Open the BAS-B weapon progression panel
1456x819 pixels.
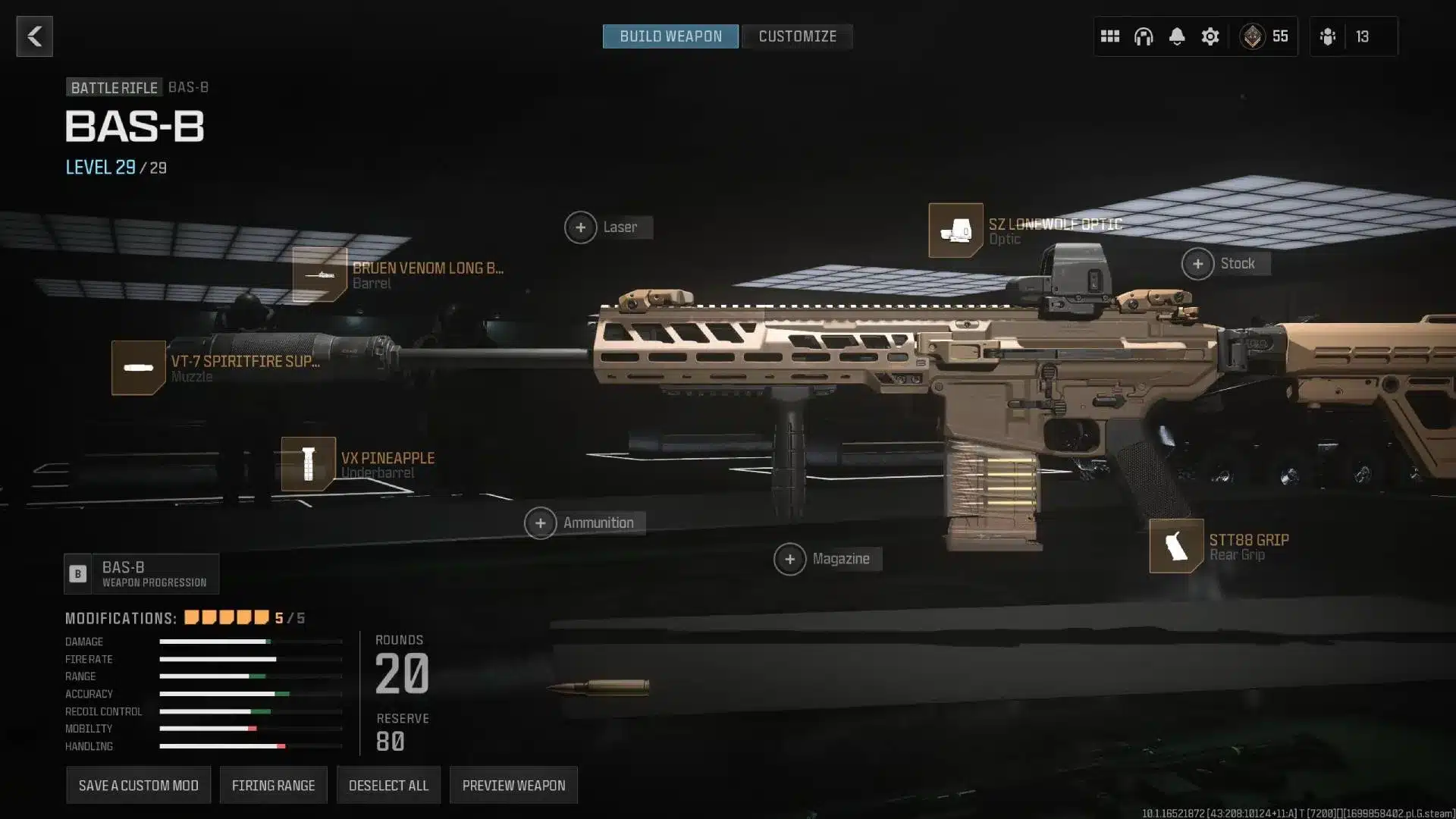click(141, 573)
